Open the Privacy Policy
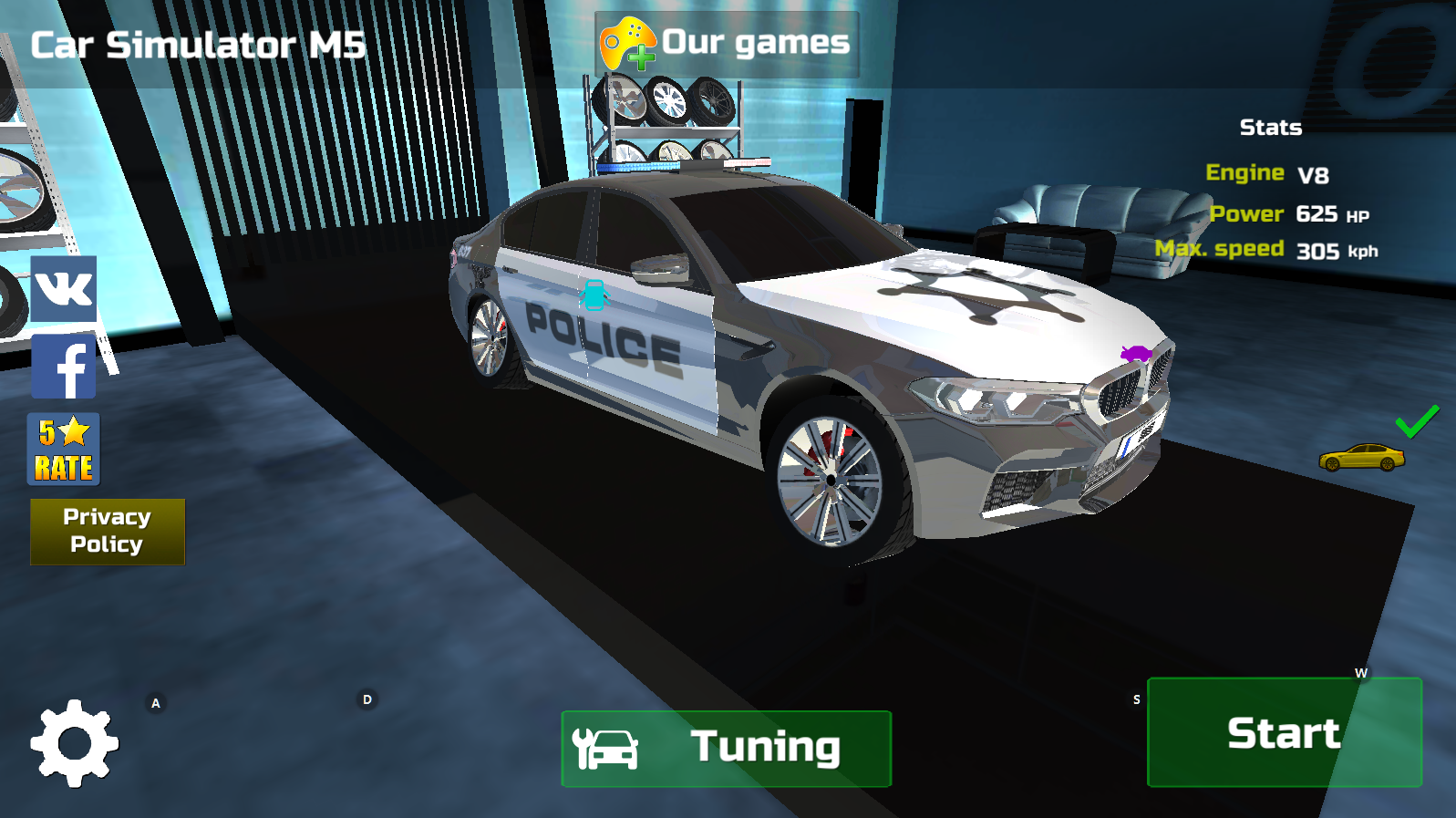 pyautogui.click(x=107, y=532)
